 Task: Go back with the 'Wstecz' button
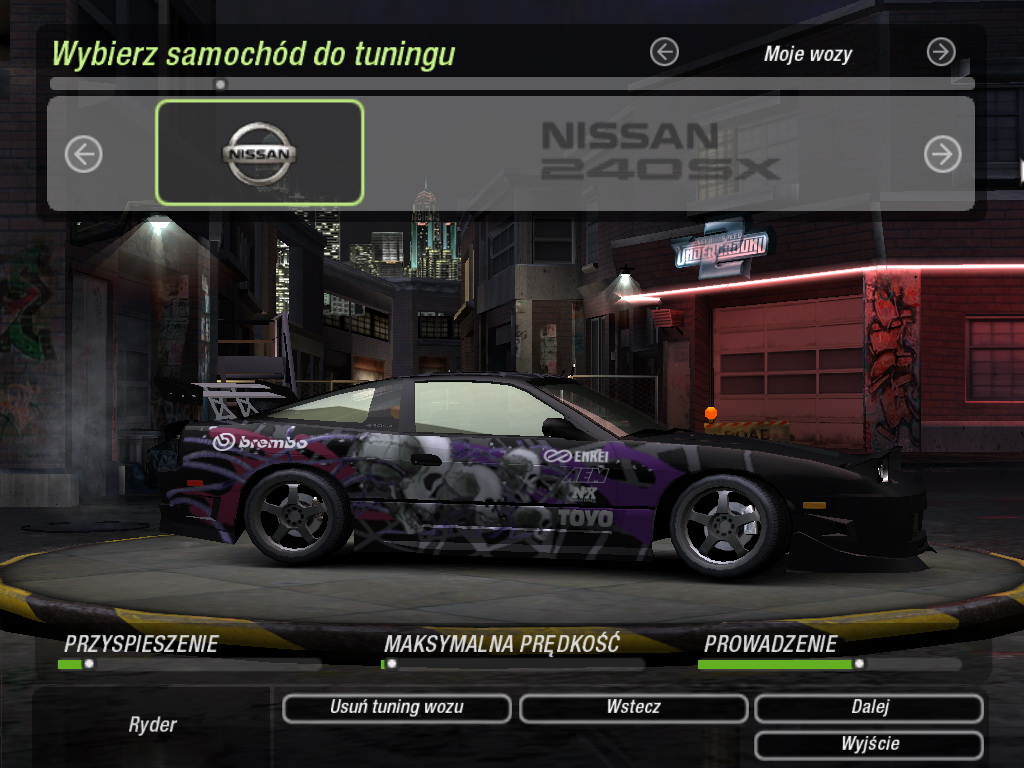(x=633, y=708)
